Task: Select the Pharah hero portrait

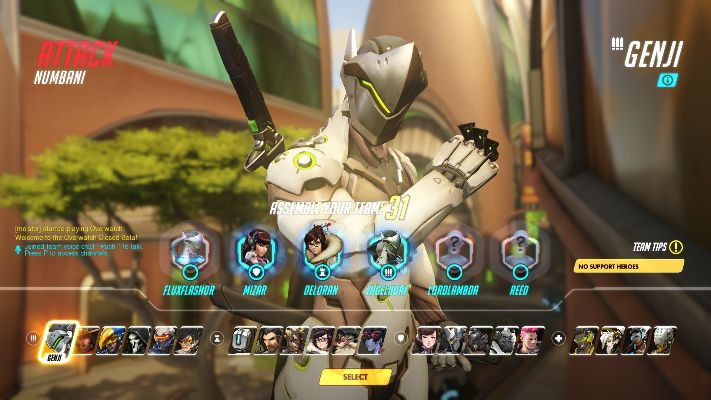Action: (113, 340)
